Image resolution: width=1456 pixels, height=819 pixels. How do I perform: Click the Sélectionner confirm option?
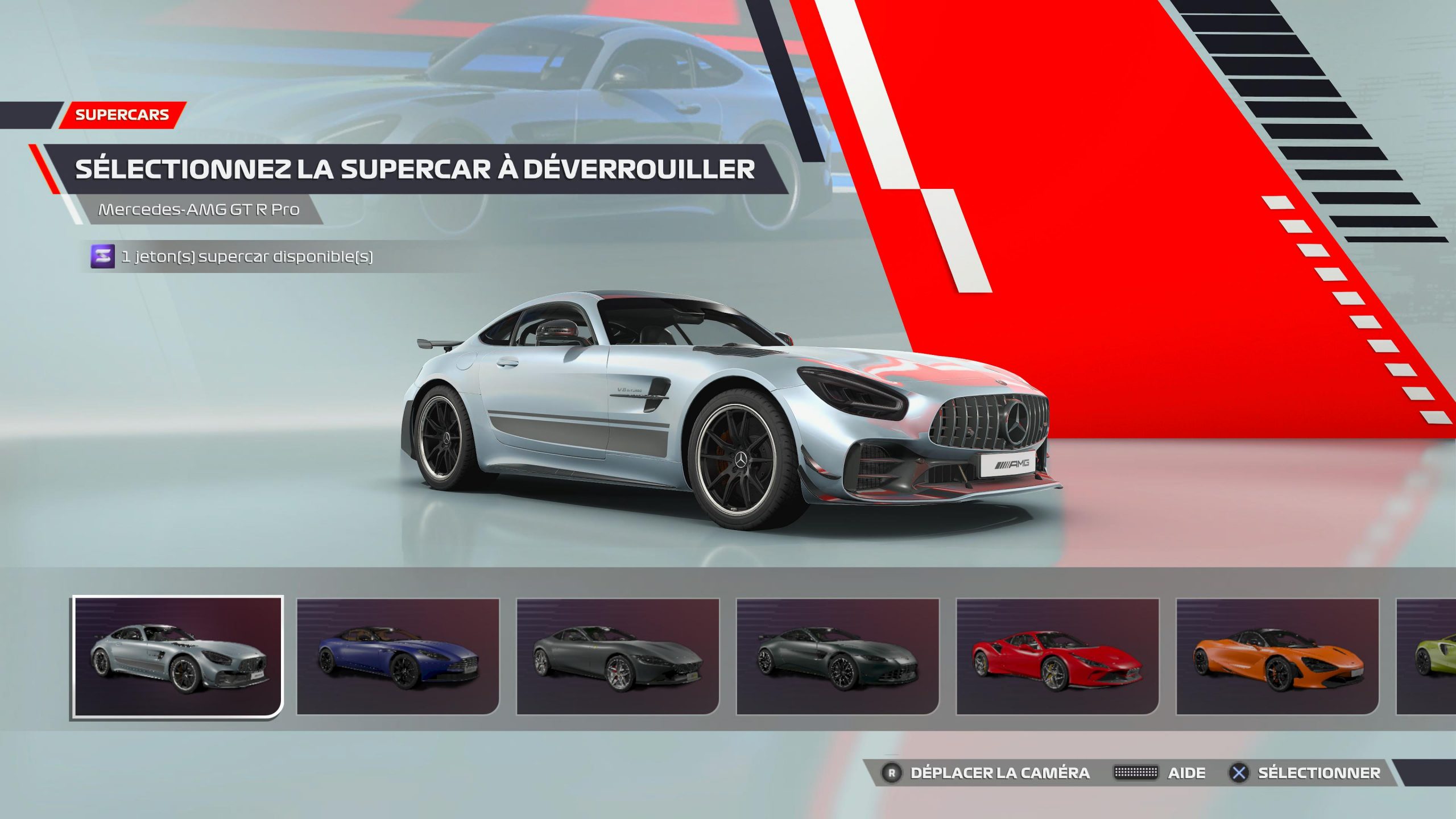click(x=1306, y=773)
